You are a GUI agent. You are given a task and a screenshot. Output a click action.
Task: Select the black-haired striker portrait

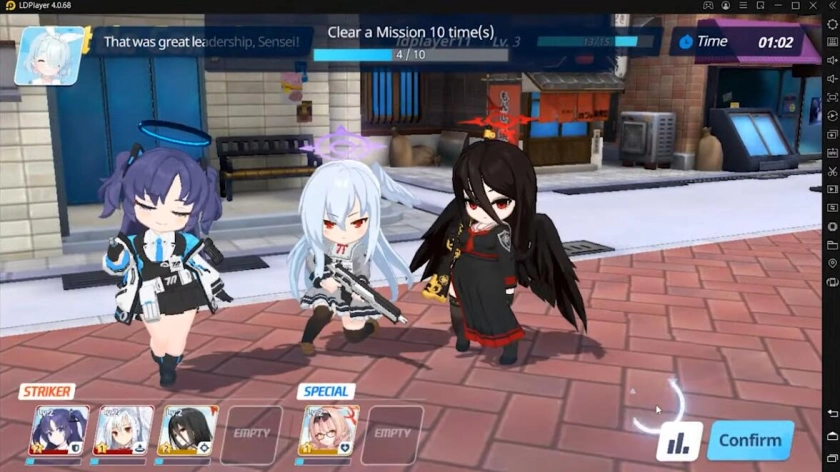pyautogui.click(x=187, y=432)
